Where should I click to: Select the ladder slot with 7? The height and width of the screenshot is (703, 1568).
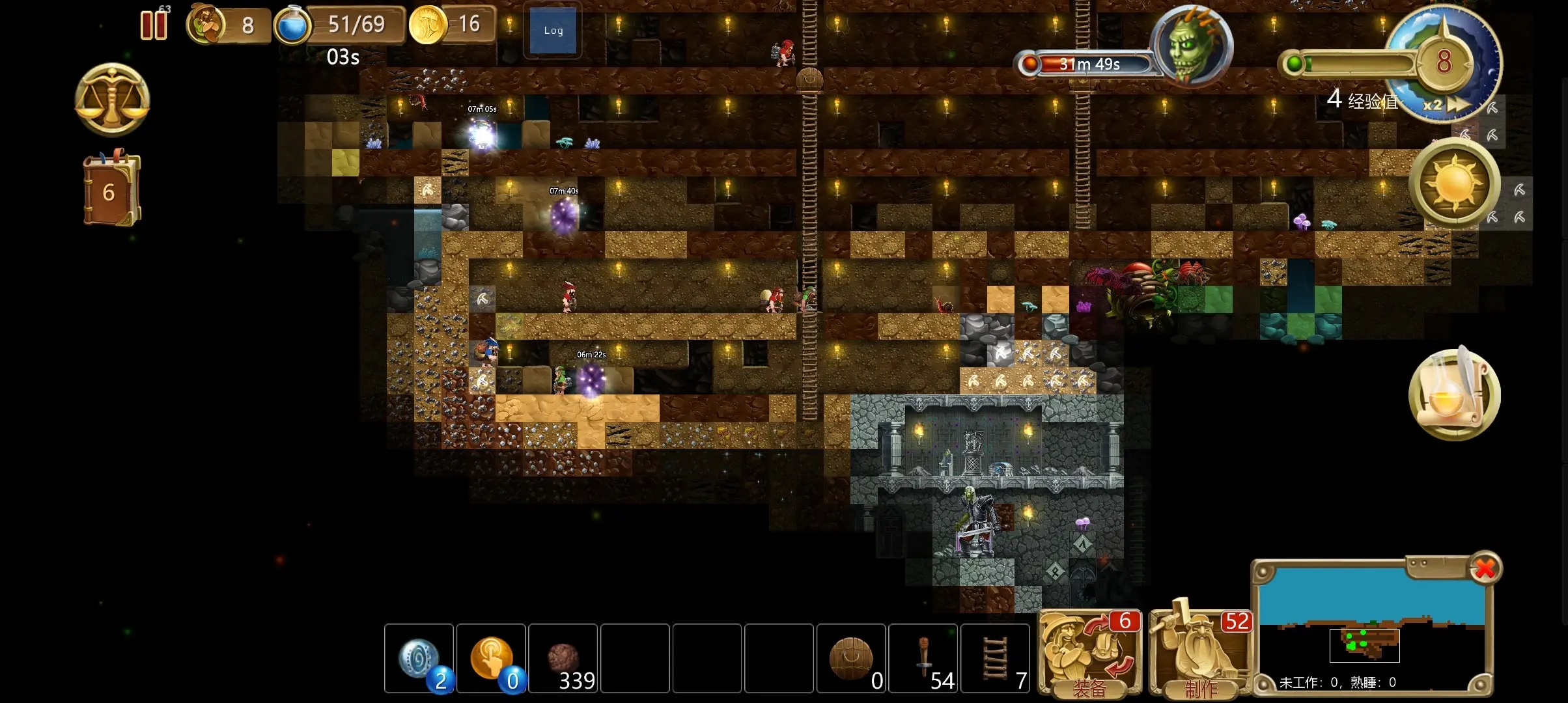[995, 659]
